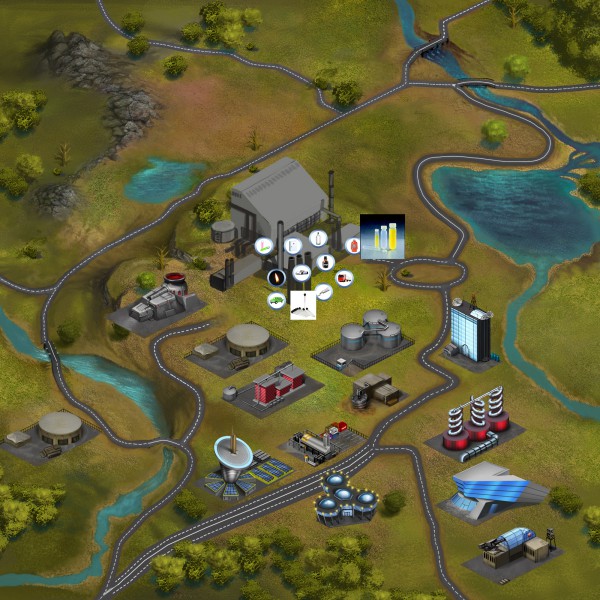Choose the syringe-shaped product icon
This screenshot has height=600, width=600.
pos(323,292)
